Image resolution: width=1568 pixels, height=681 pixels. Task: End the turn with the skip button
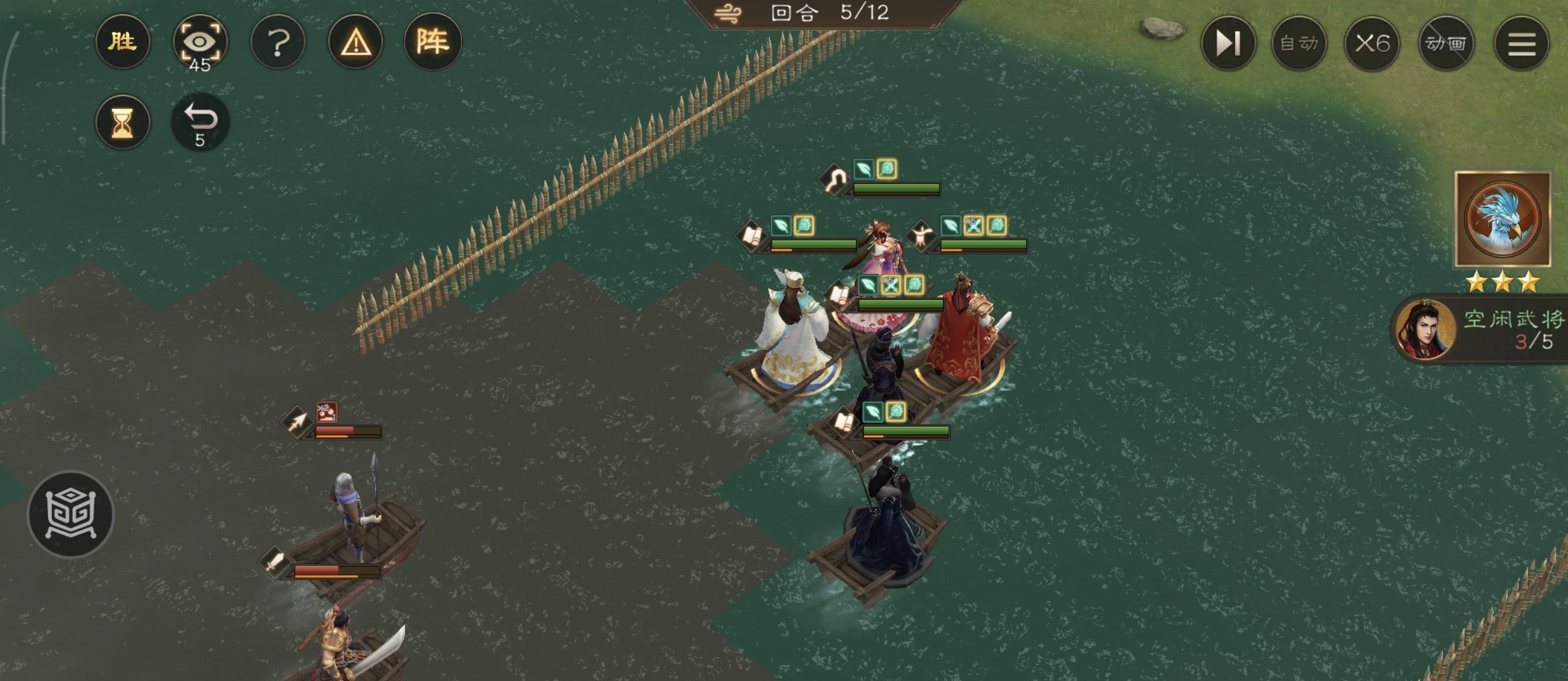point(1228,43)
